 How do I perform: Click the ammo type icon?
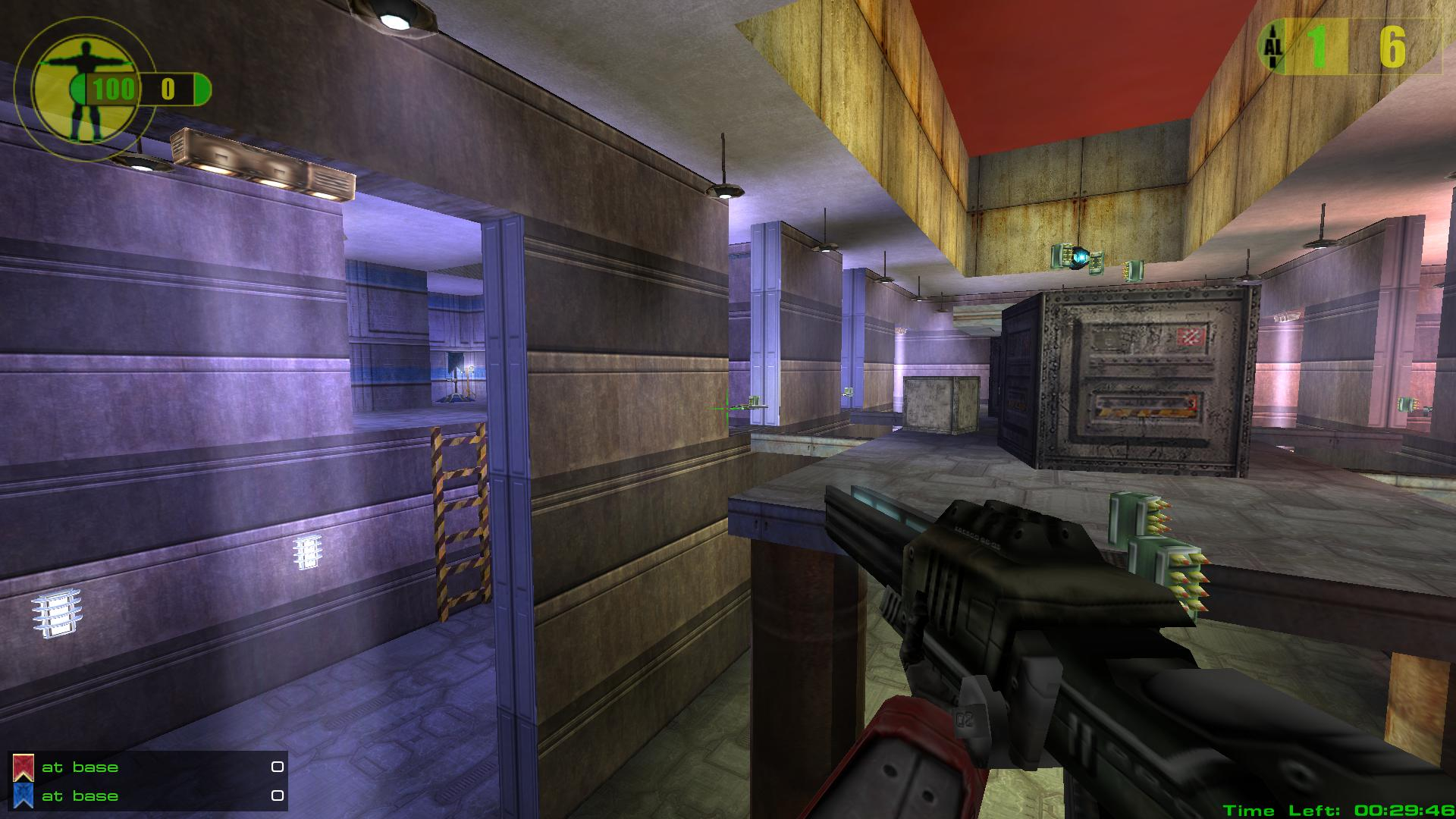(1272, 47)
